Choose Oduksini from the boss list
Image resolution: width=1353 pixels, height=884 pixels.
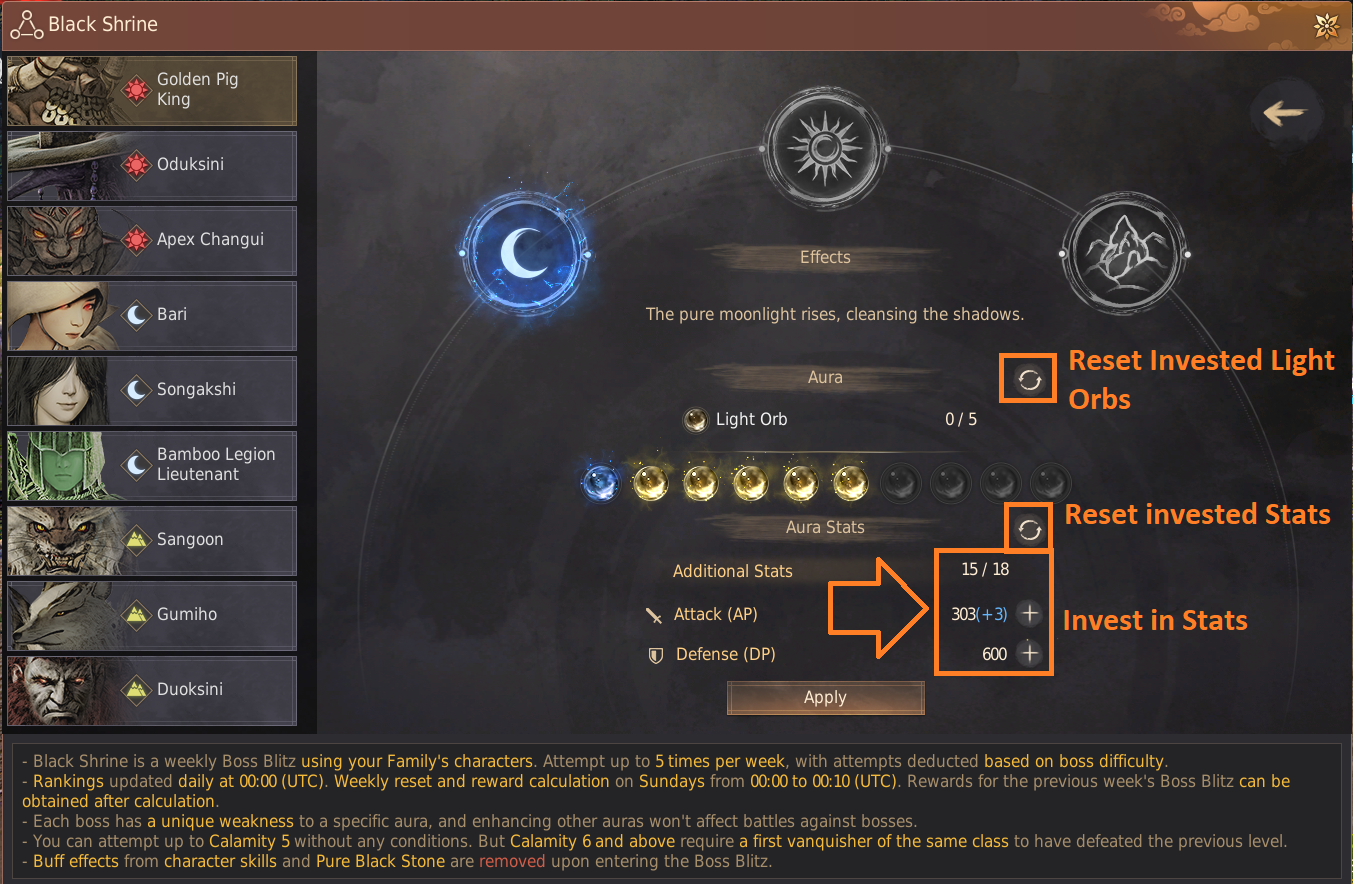(x=152, y=165)
